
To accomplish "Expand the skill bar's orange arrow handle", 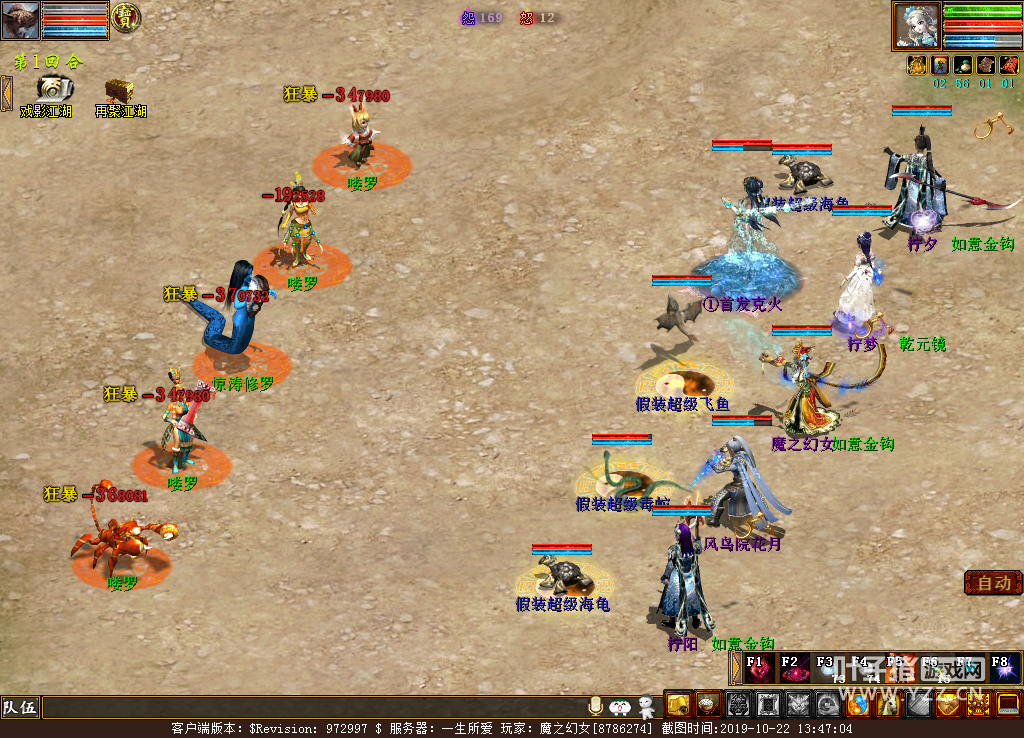I will click(x=736, y=668).
